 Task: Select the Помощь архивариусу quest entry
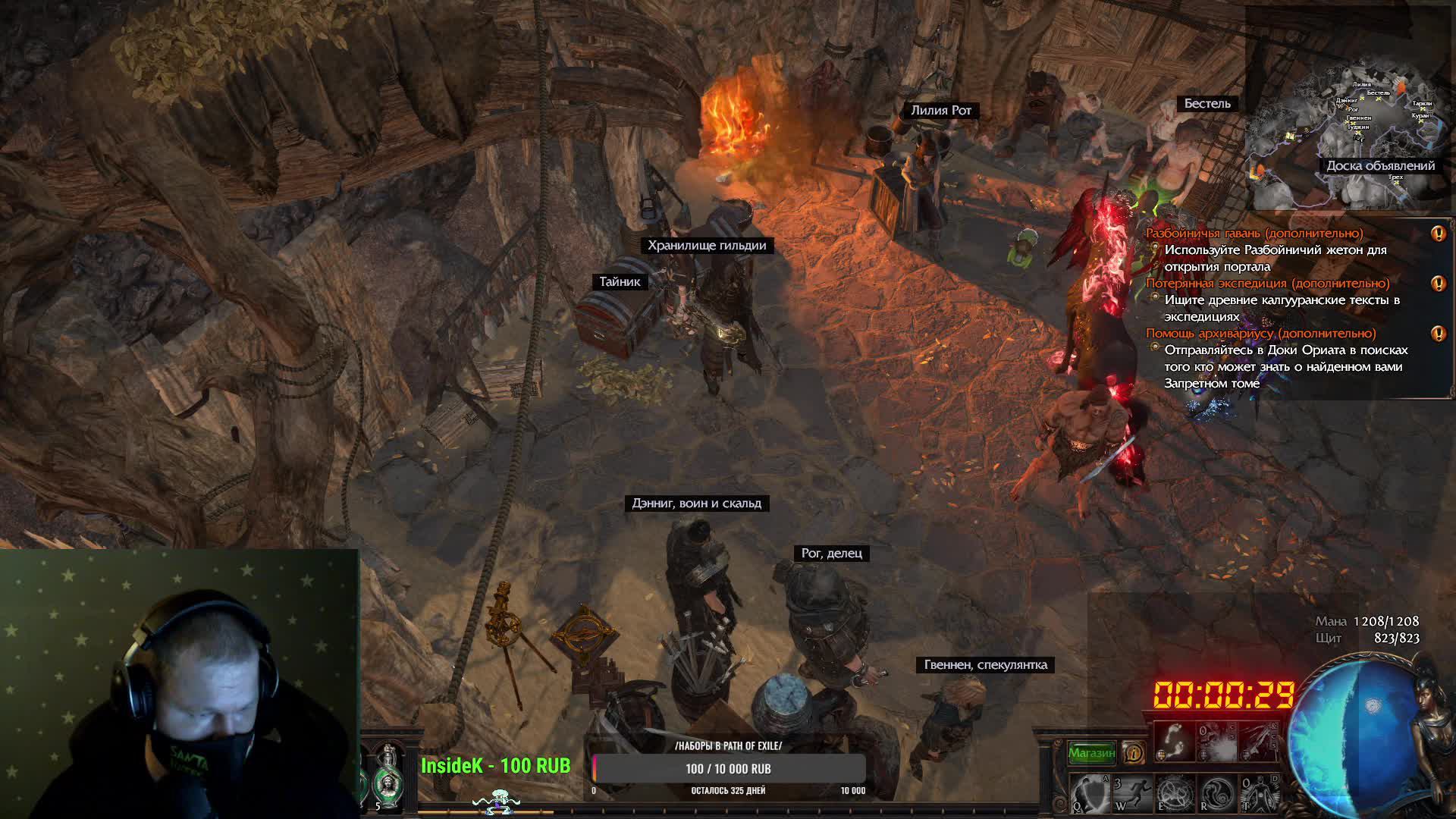point(1260,334)
